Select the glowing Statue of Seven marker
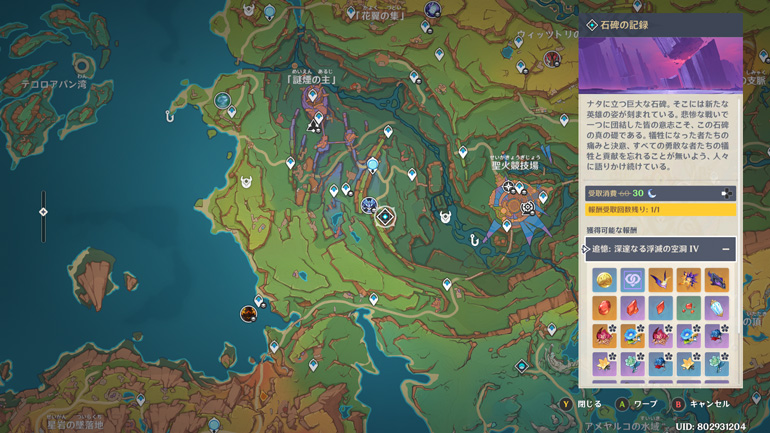The image size is (770, 433). pos(373,165)
